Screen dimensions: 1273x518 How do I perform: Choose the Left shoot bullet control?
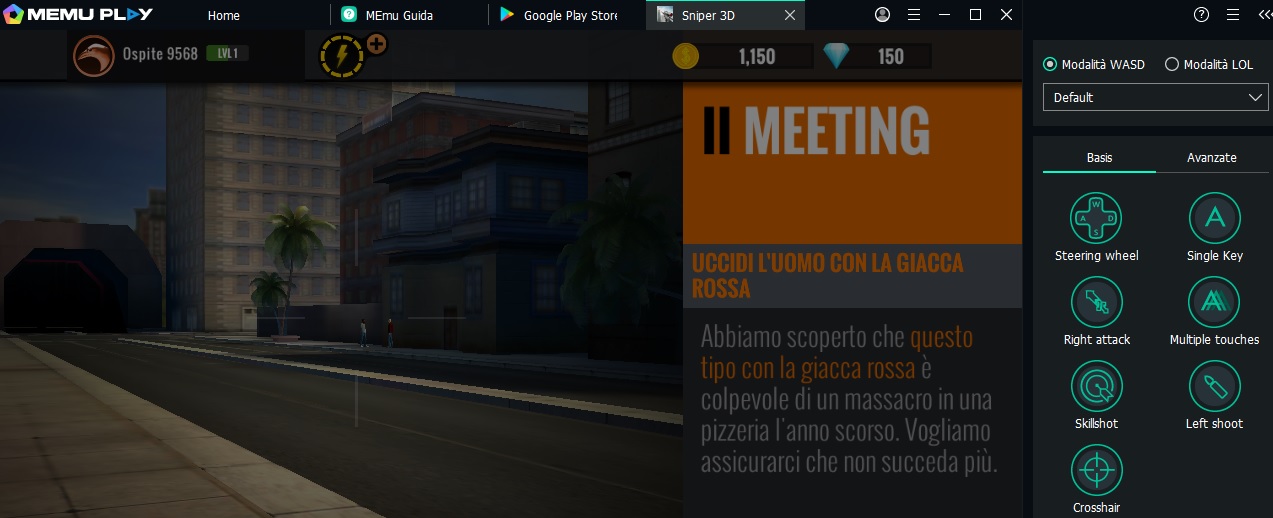(x=1214, y=386)
